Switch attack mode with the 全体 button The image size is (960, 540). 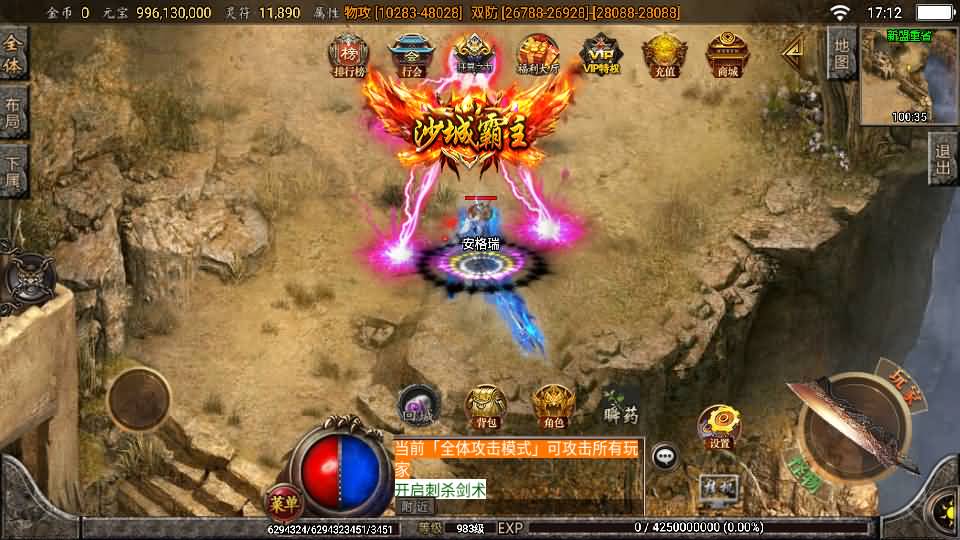(x=13, y=52)
